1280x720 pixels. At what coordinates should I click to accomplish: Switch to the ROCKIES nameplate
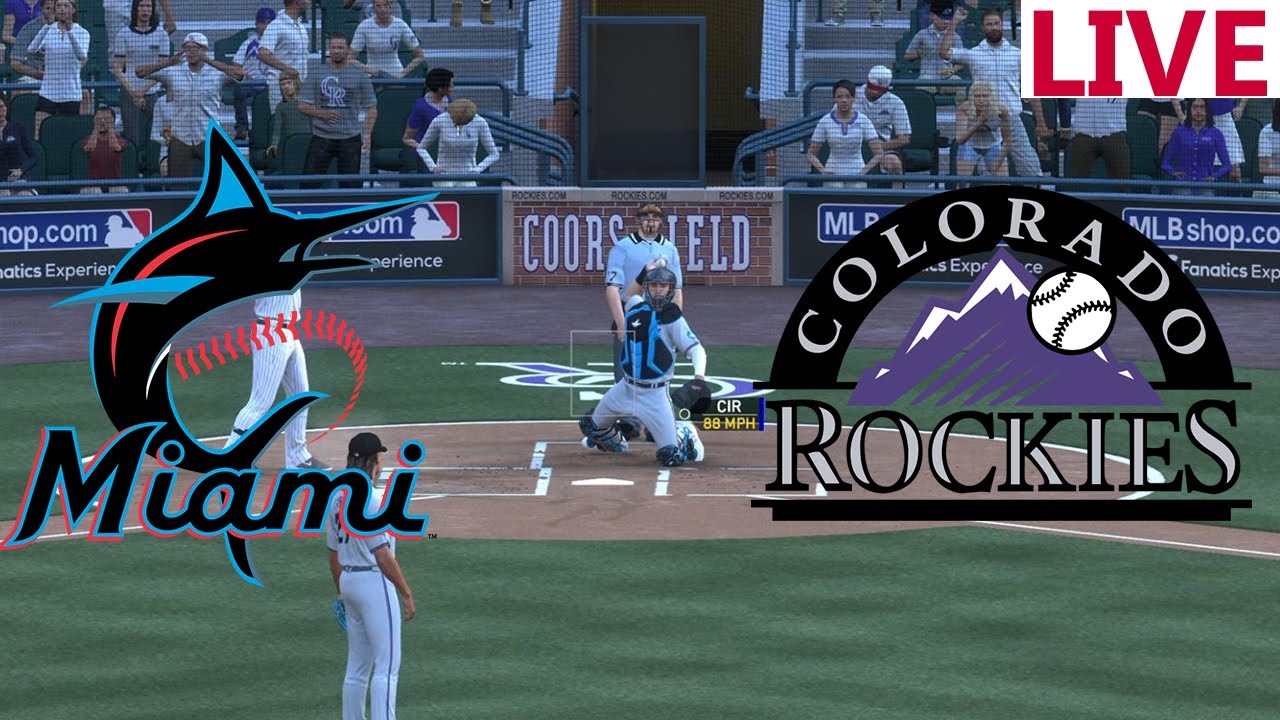1000,450
